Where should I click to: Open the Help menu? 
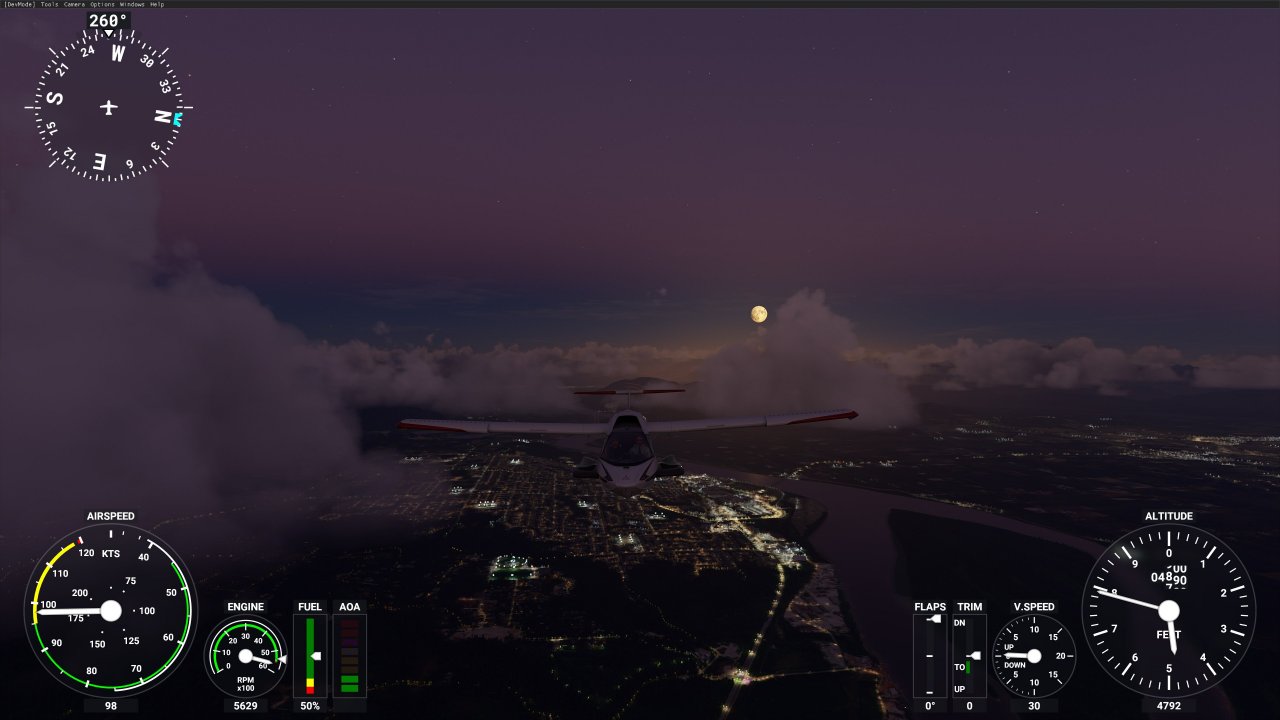click(x=157, y=4)
